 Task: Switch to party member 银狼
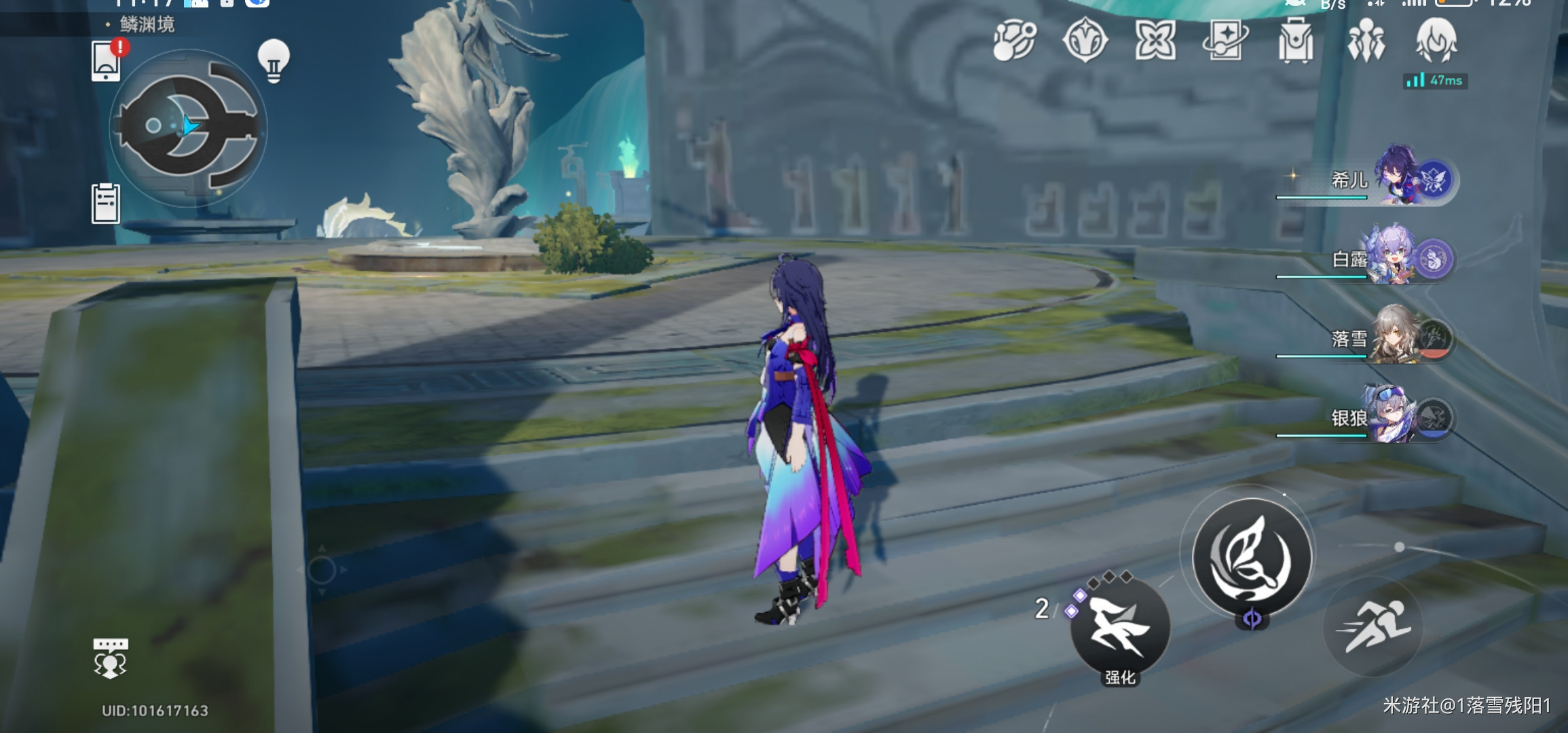click(1398, 416)
